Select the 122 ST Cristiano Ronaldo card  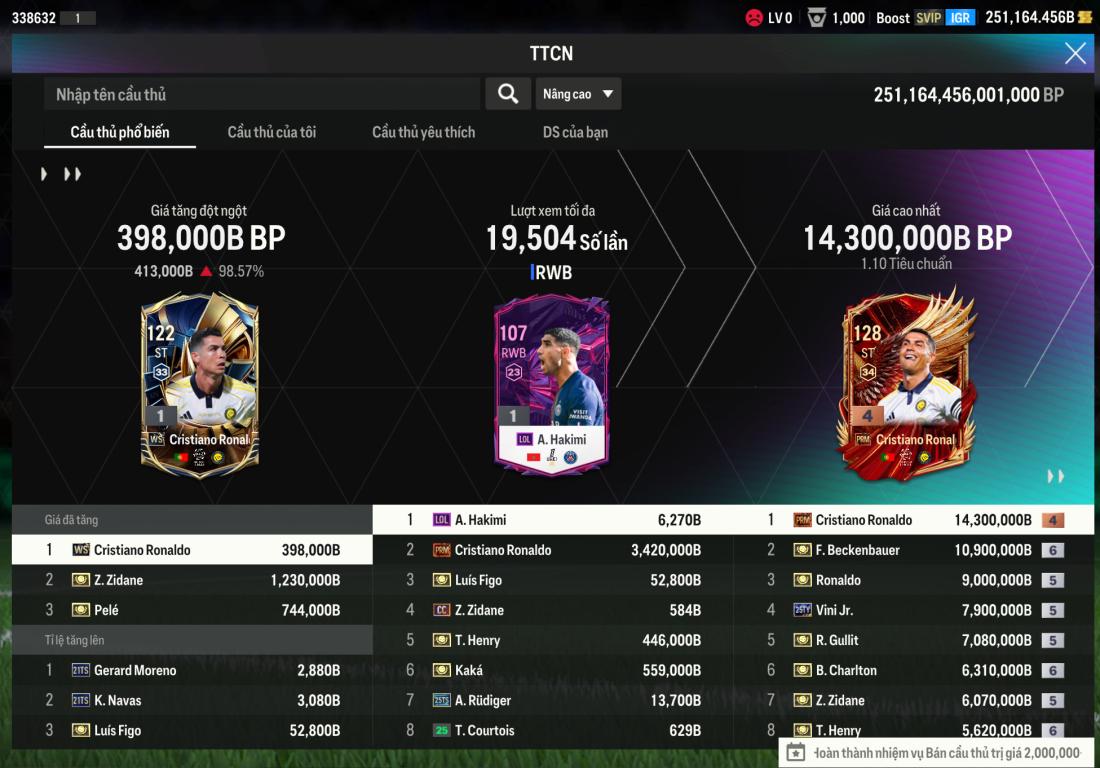tap(200, 384)
